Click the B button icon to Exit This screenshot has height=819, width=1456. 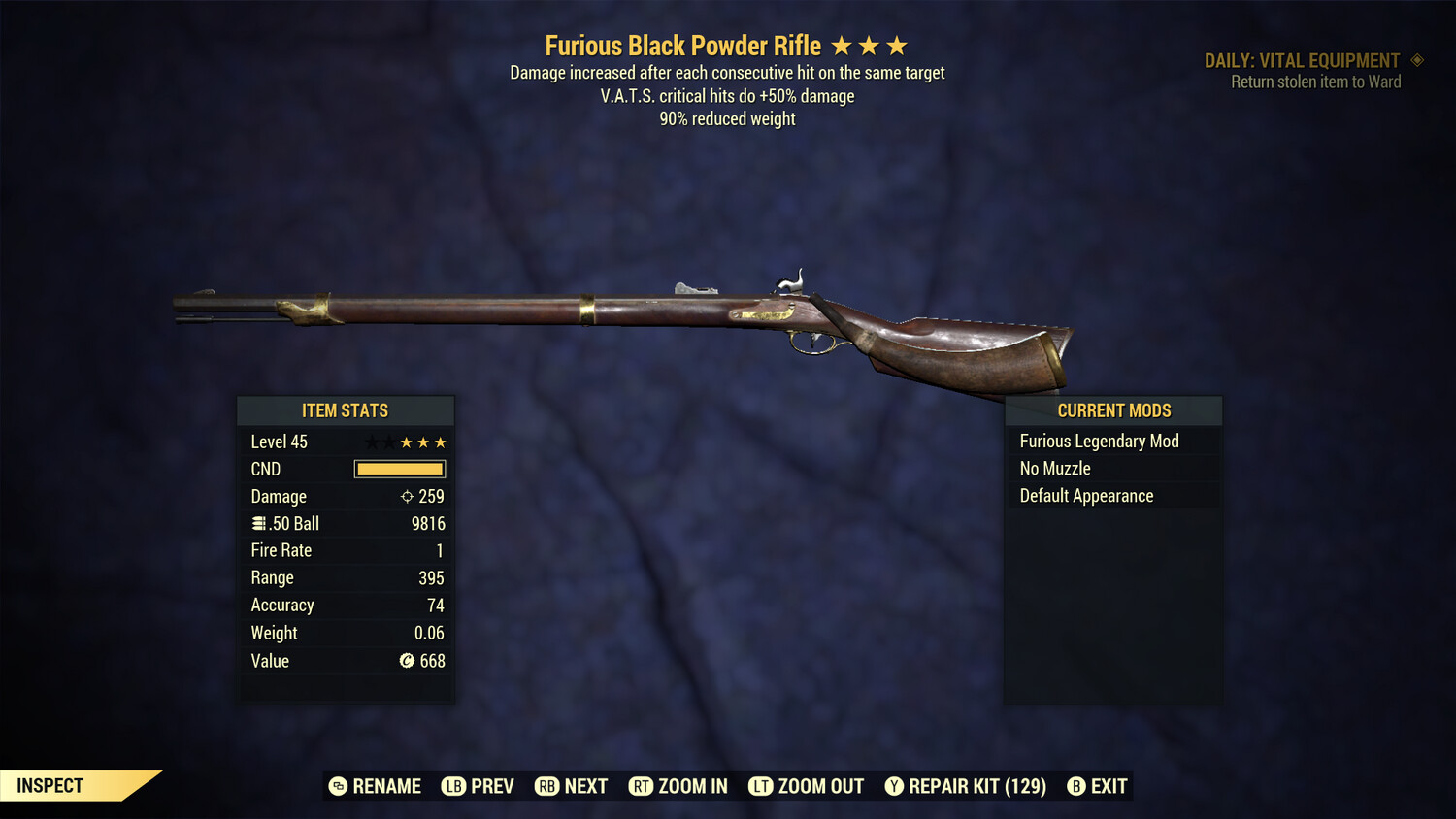point(1075,786)
